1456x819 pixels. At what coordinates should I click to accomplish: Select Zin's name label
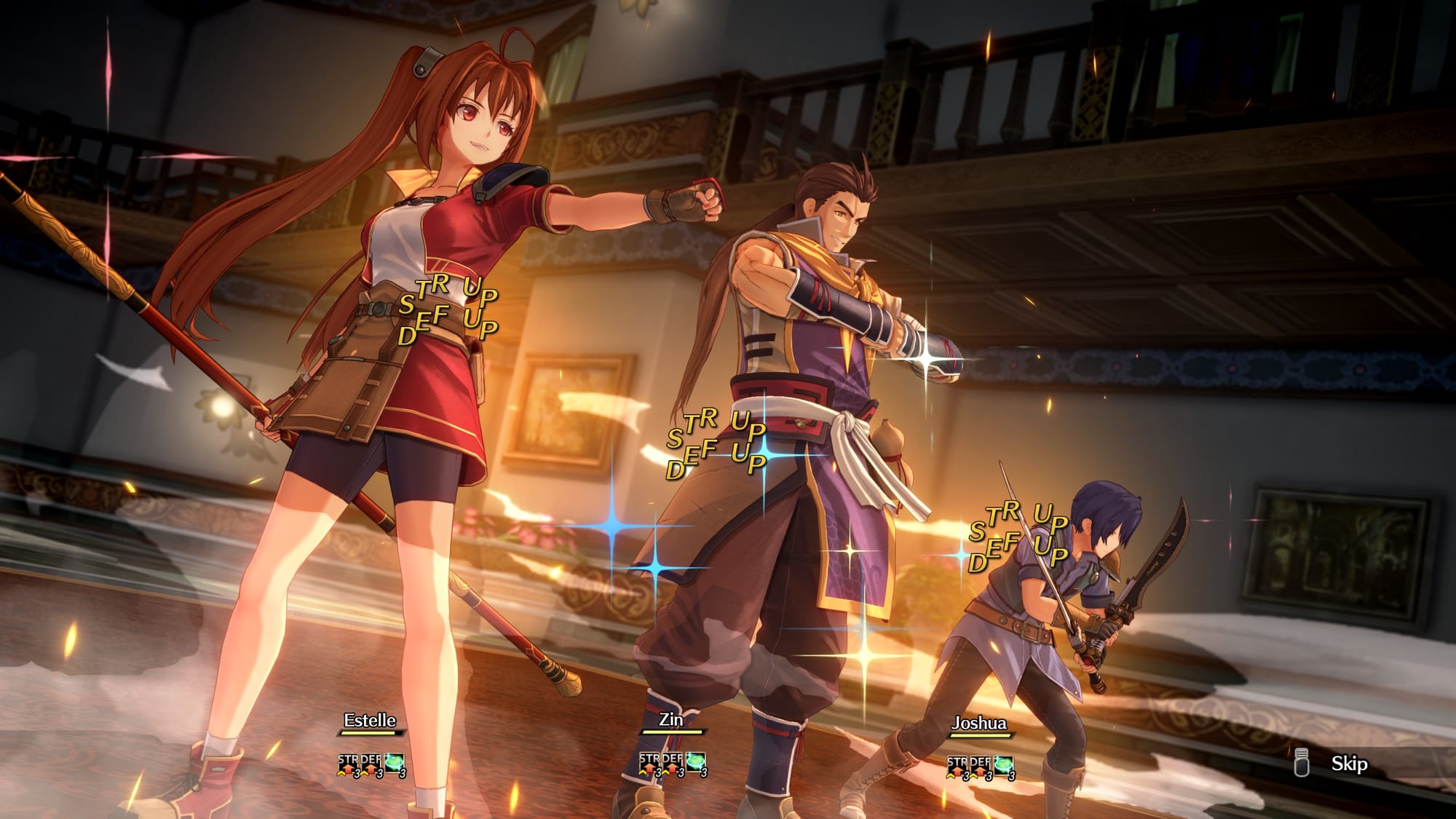tap(670, 719)
